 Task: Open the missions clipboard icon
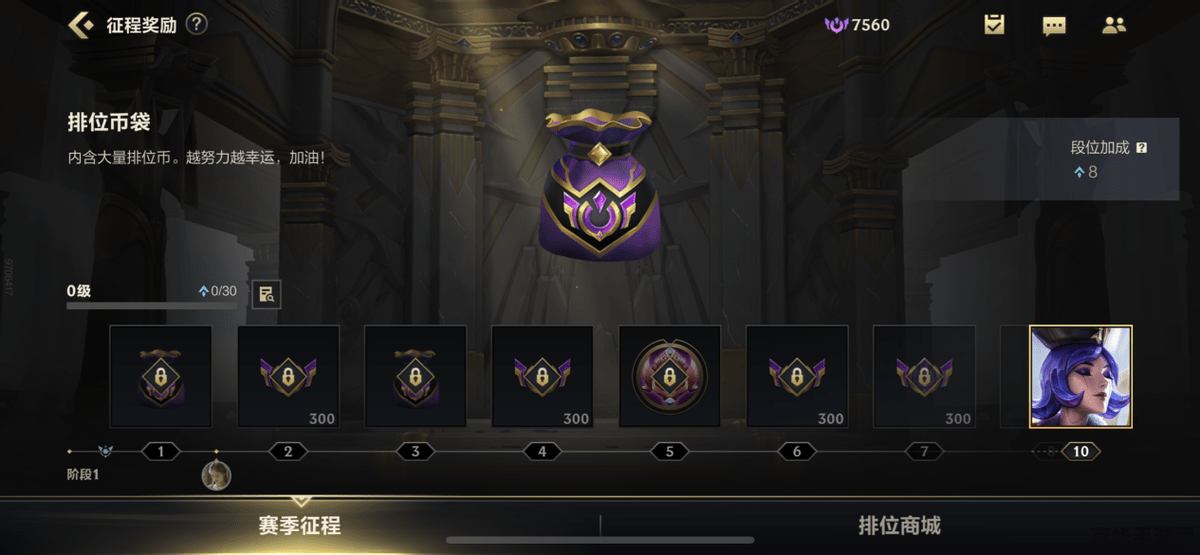[994, 25]
